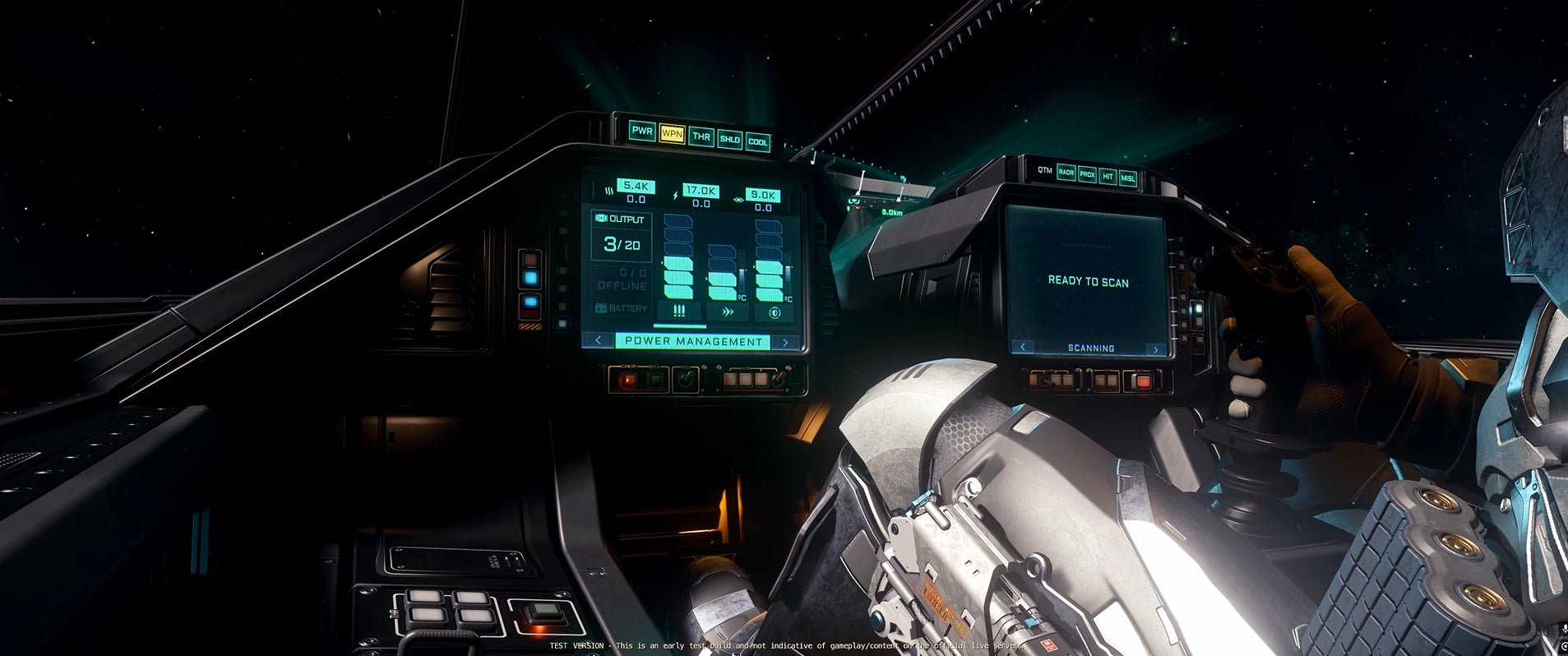The height and width of the screenshot is (656, 1568).
Task: Go to previous screen on Scanning display
Action: point(1022,347)
